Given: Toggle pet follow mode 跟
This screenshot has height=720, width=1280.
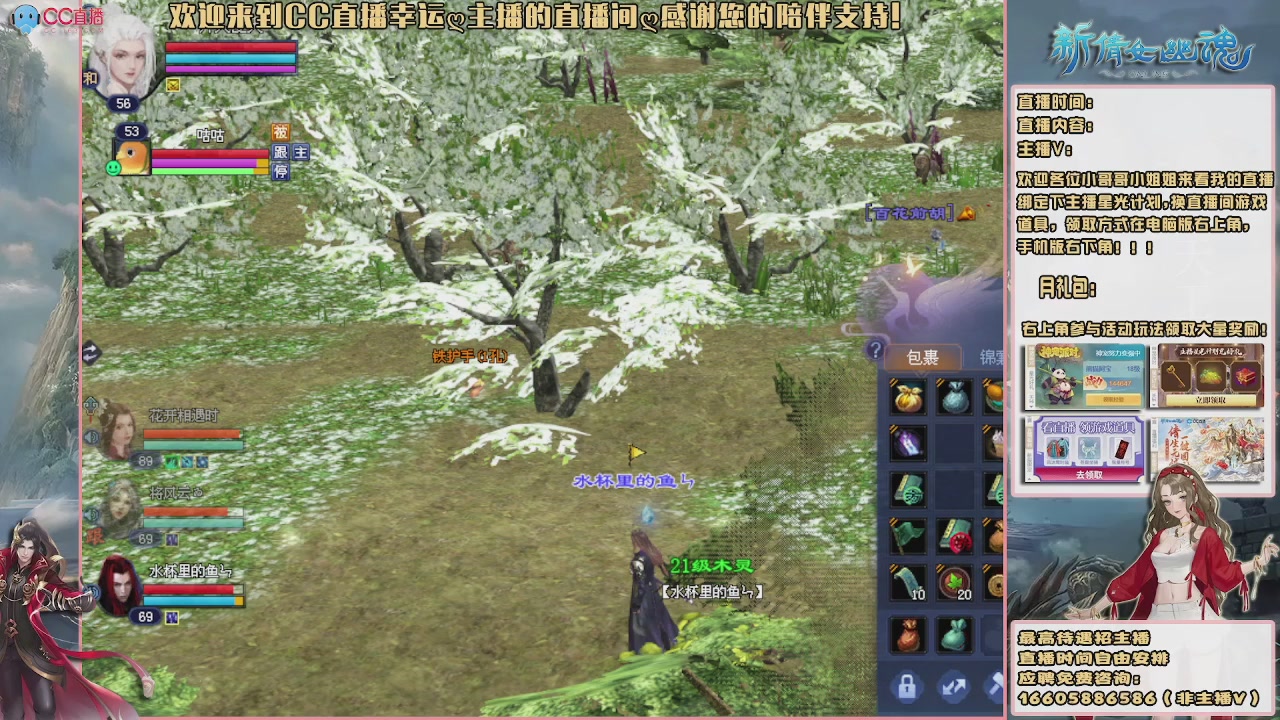Looking at the screenshot, I should [x=281, y=153].
